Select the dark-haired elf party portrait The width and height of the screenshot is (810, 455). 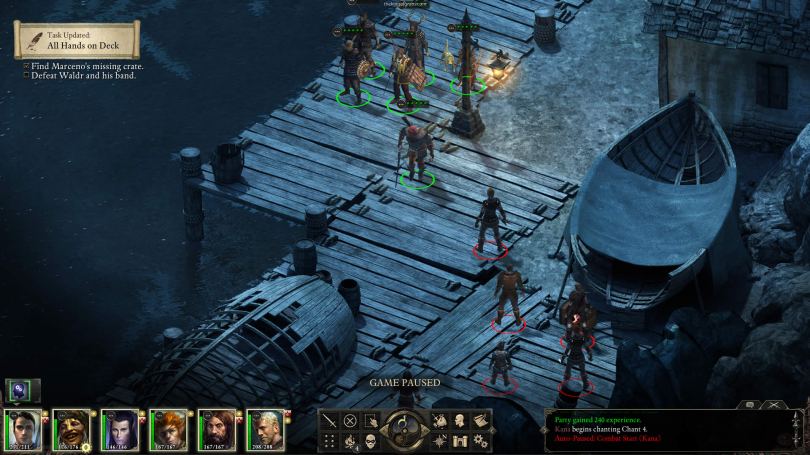(118, 429)
